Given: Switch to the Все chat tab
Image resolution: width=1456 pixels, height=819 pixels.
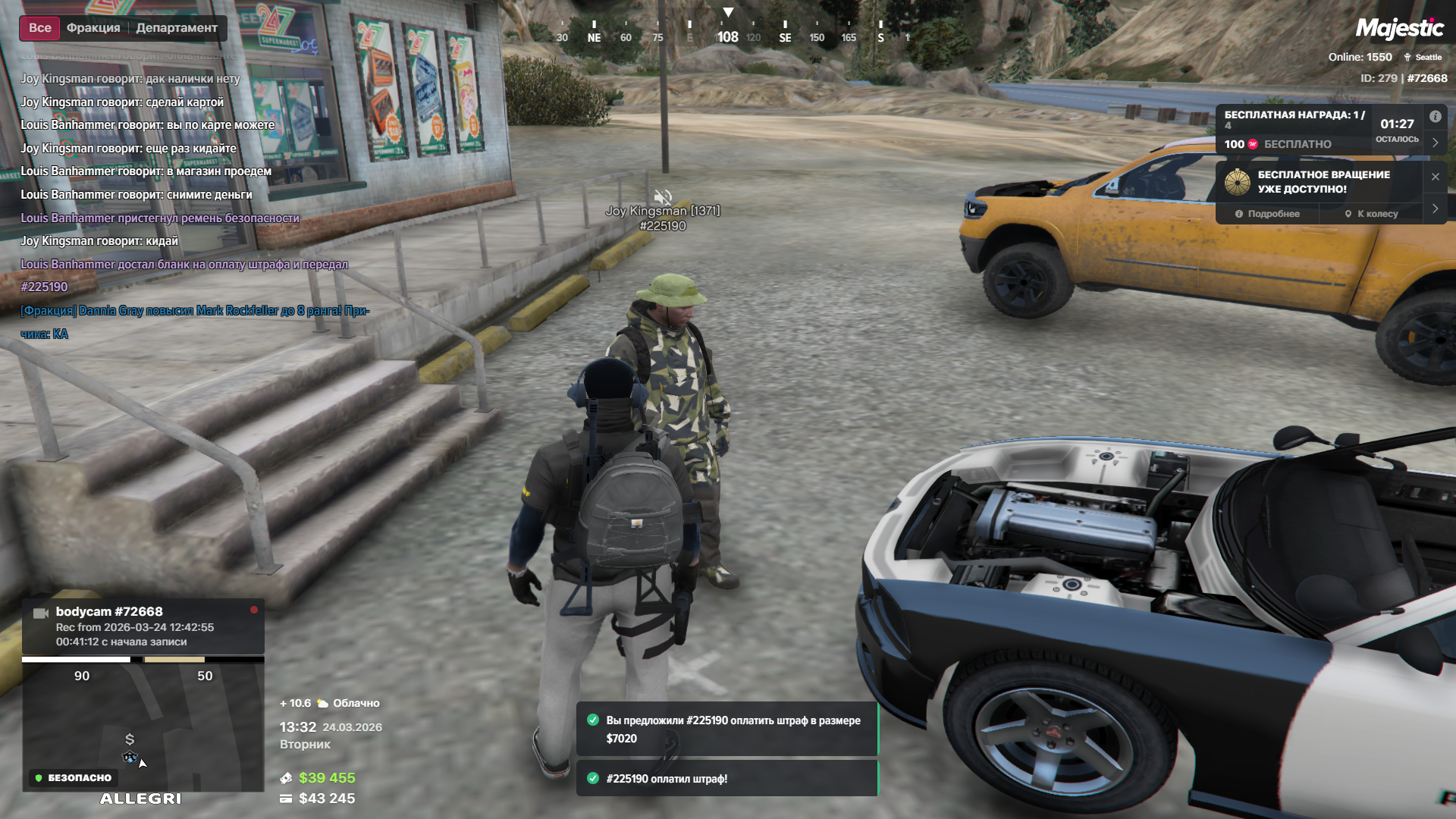Looking at the screenshot, I should point(39,28).
